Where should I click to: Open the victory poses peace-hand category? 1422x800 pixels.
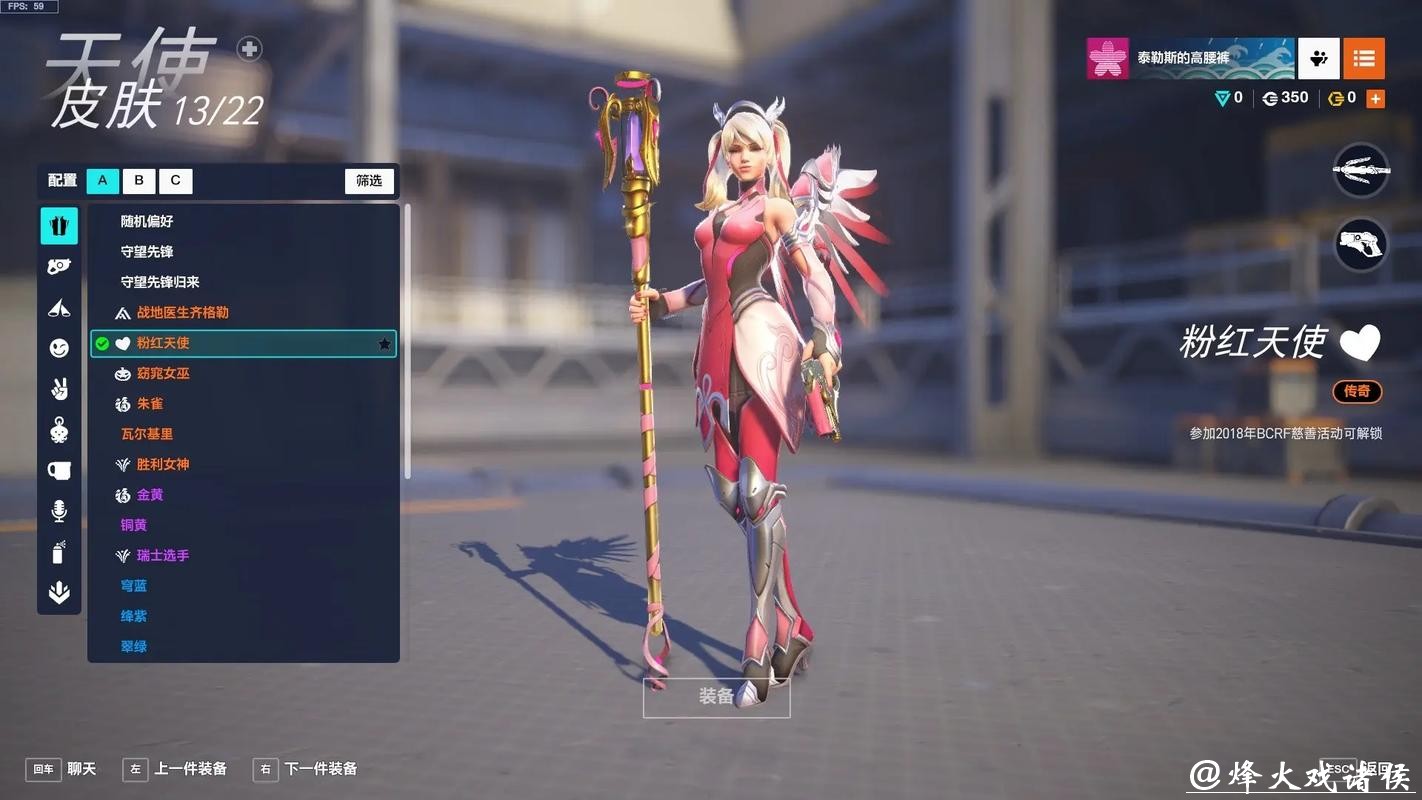[x=59, y=388]
